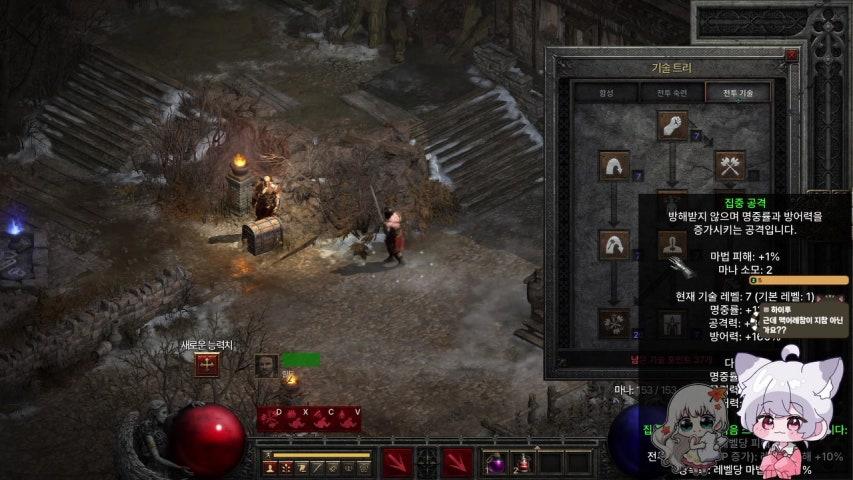Select the 전투 기술 skill tab

tap(738, 92)
